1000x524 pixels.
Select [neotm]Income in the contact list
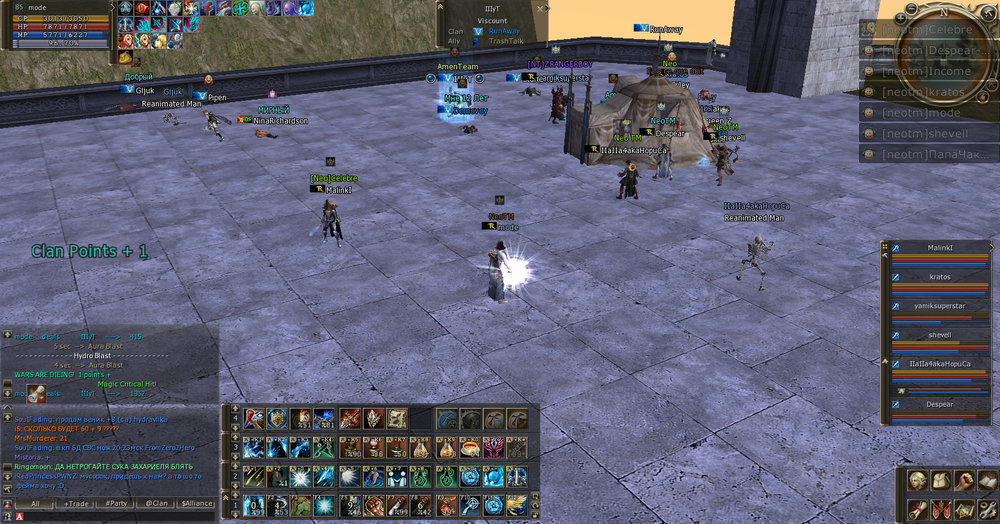929,71
